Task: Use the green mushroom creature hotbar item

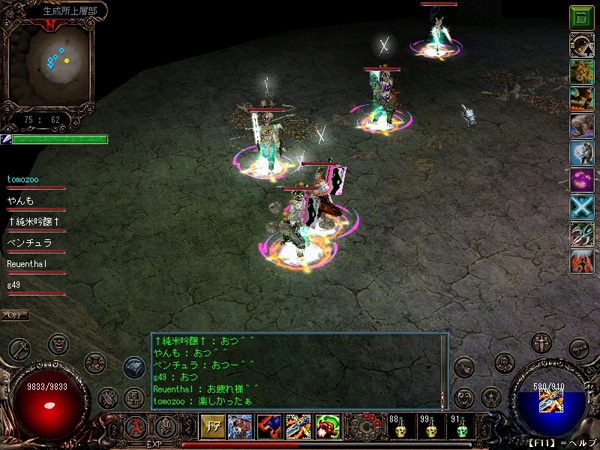Action: [326, 425]
